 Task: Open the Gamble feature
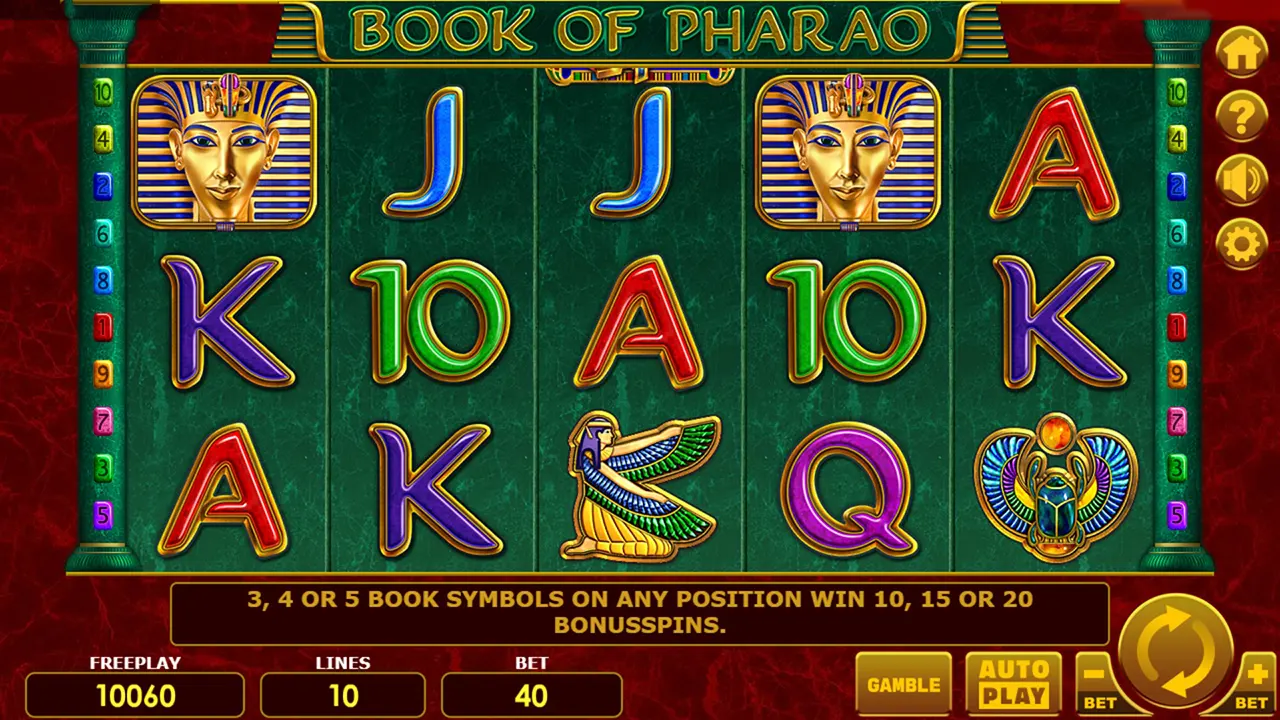(904, 685)
